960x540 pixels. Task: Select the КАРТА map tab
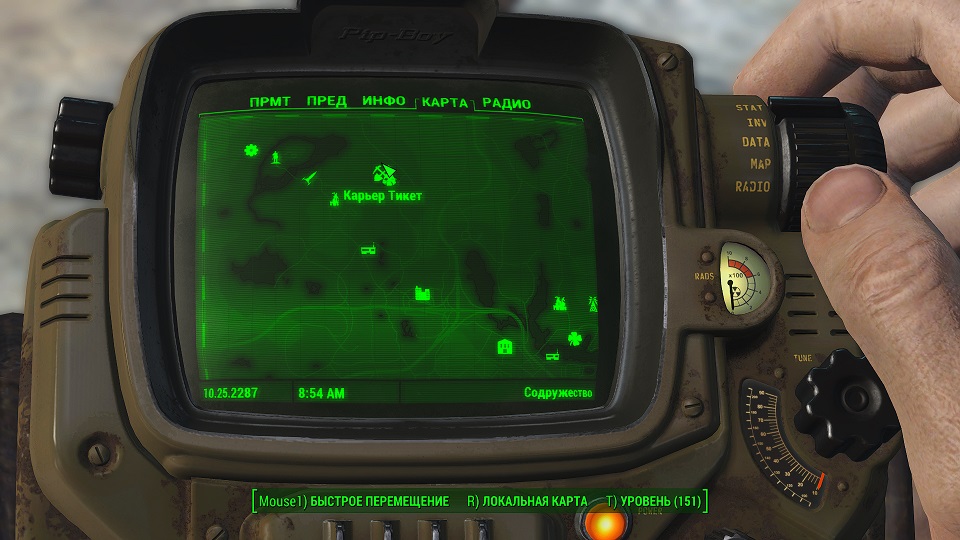[445, 103]
